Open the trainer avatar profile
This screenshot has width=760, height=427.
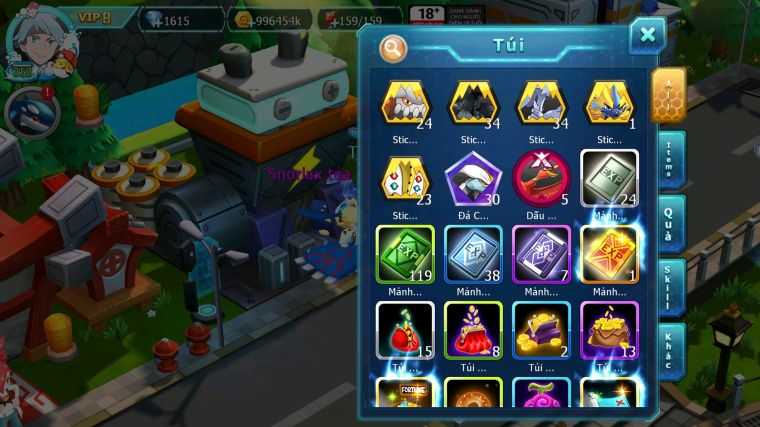click(x=29, y=40)
